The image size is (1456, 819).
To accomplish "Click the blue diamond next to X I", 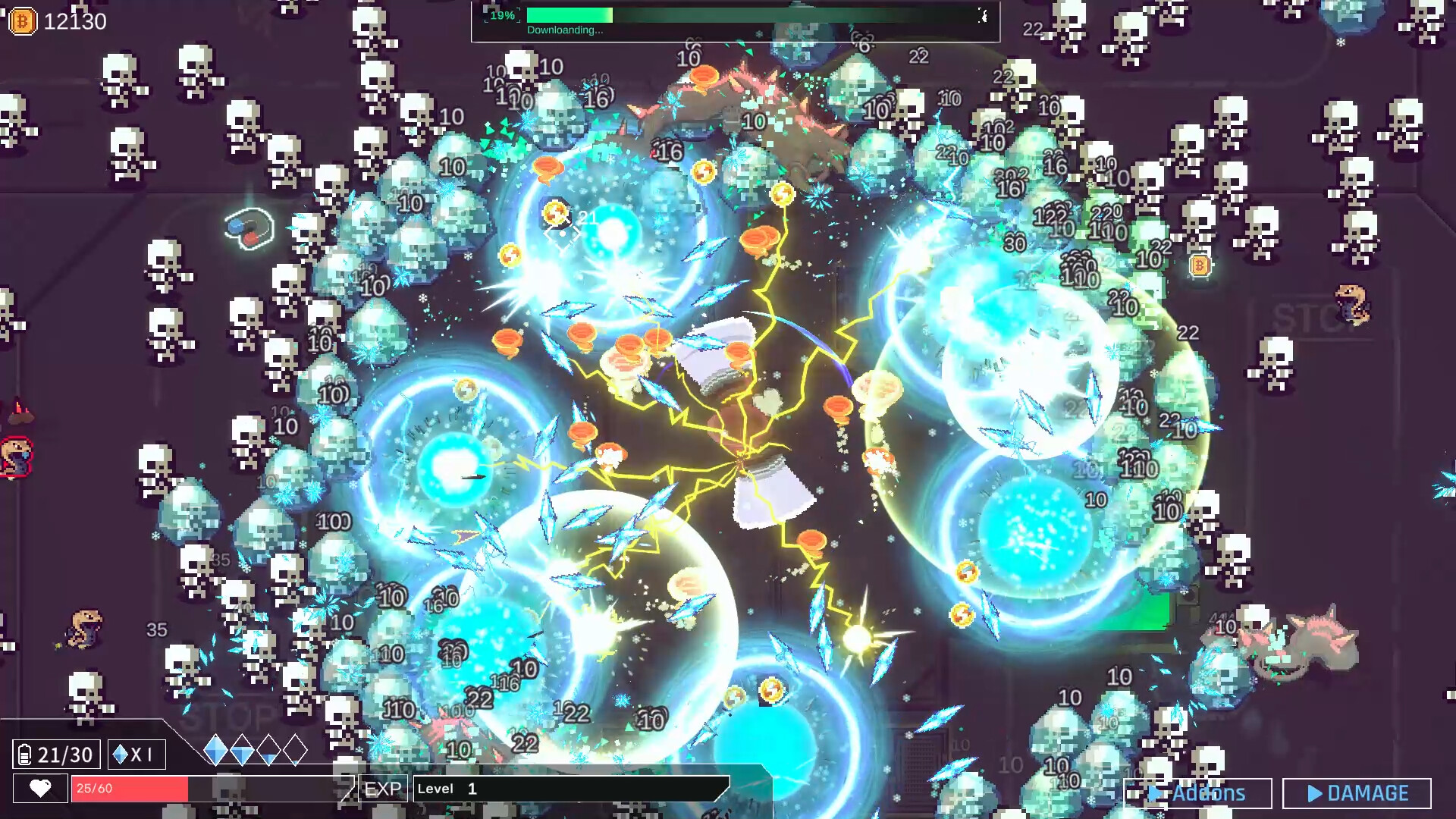I will coord(119,754).
